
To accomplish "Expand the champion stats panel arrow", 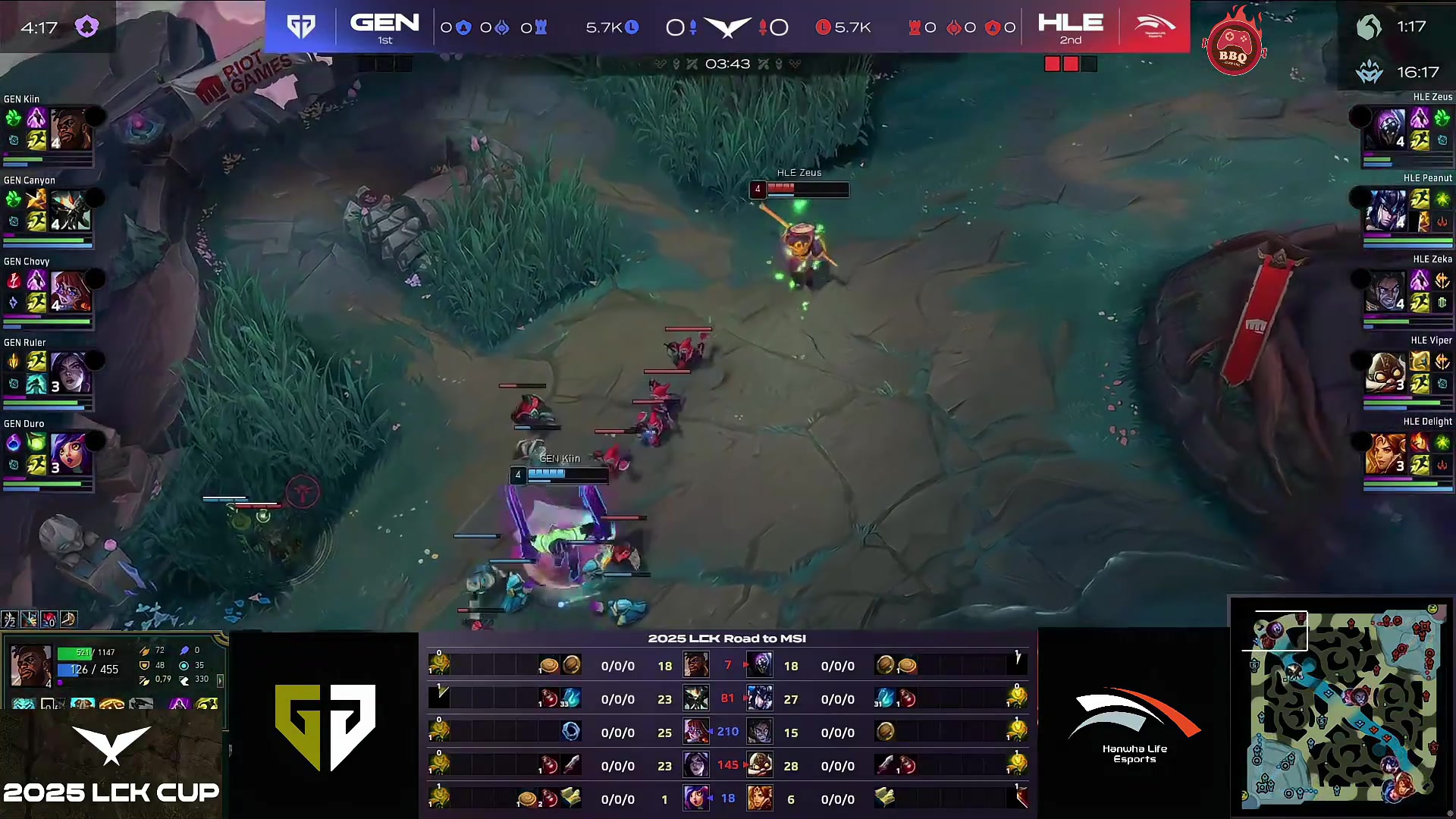I will (x=221, y=680).
